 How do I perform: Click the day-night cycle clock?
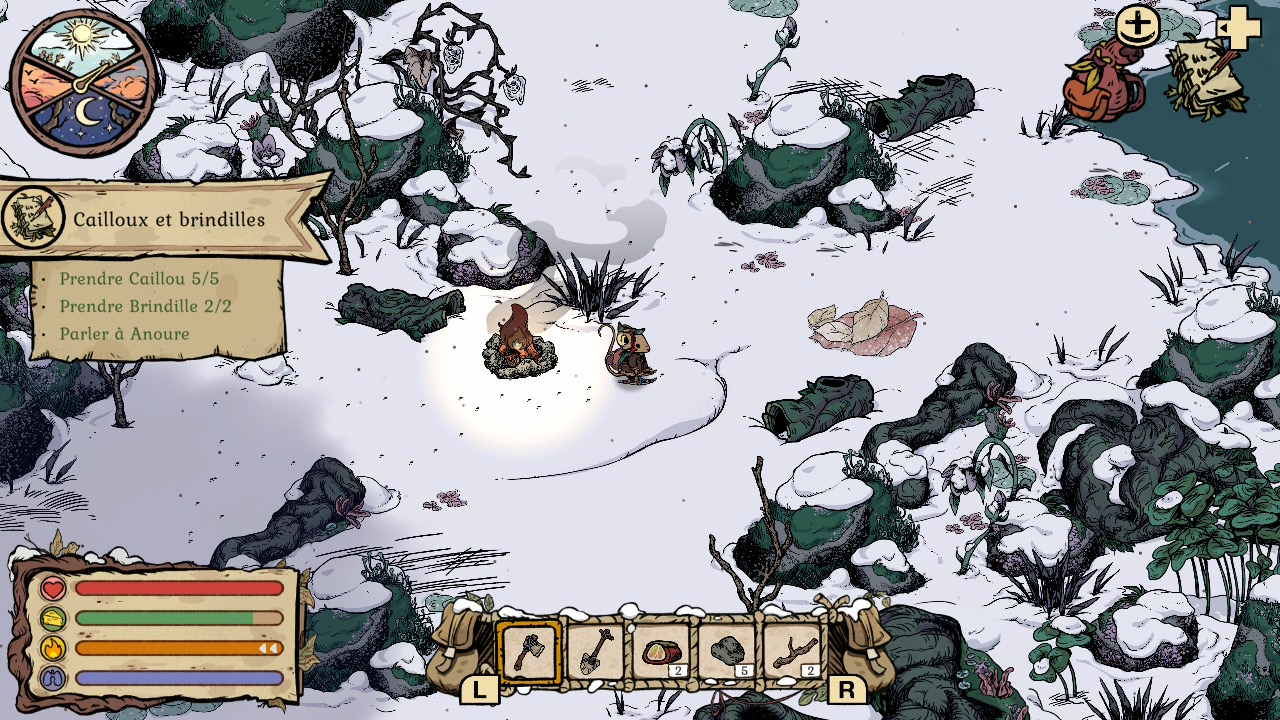point(83,82)
